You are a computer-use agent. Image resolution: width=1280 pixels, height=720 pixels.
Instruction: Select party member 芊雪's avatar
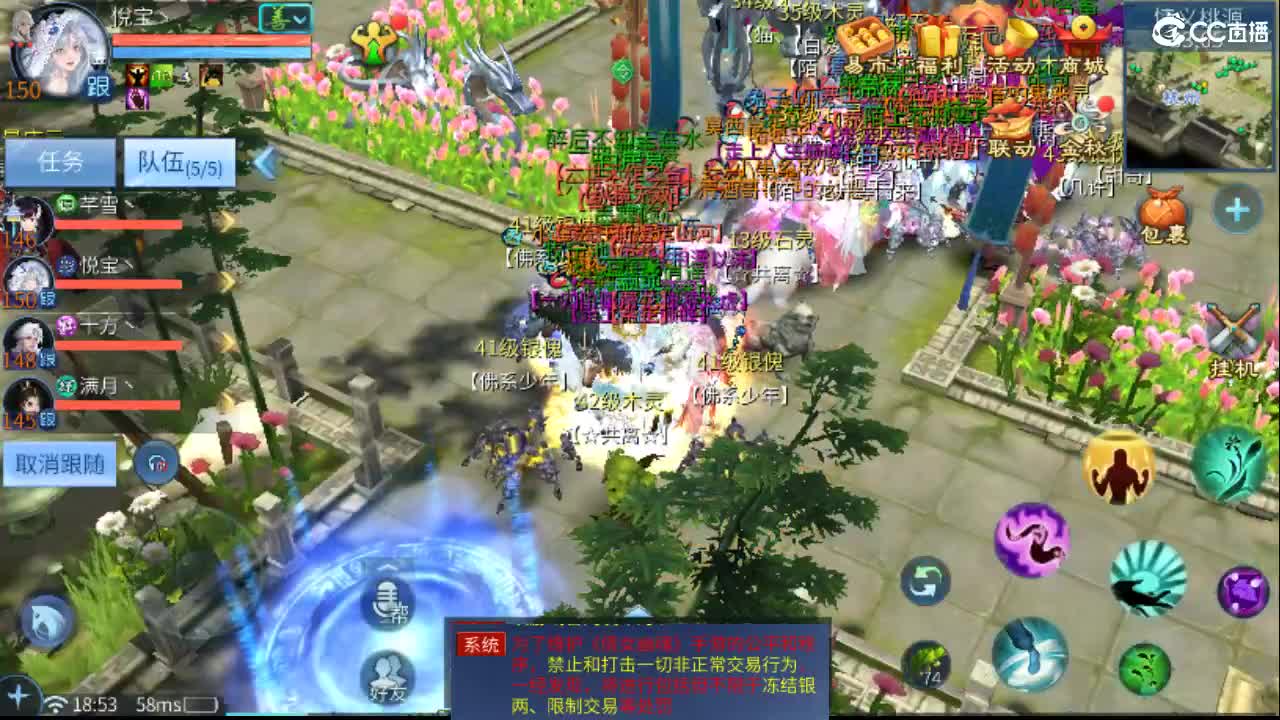click(x=30, y=218)
